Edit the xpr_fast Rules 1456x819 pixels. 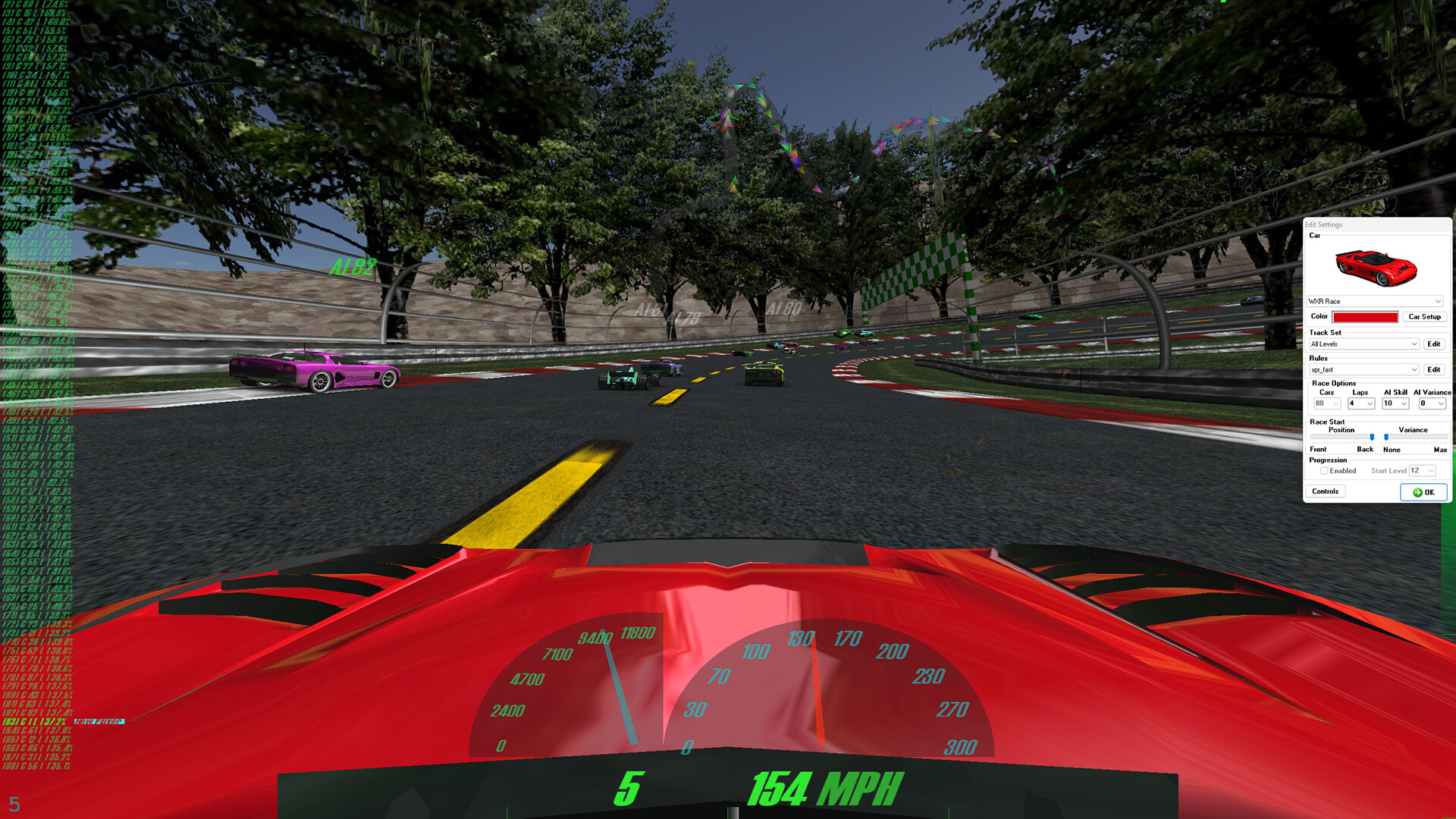pyautogui.click(x=1434, y=369)
